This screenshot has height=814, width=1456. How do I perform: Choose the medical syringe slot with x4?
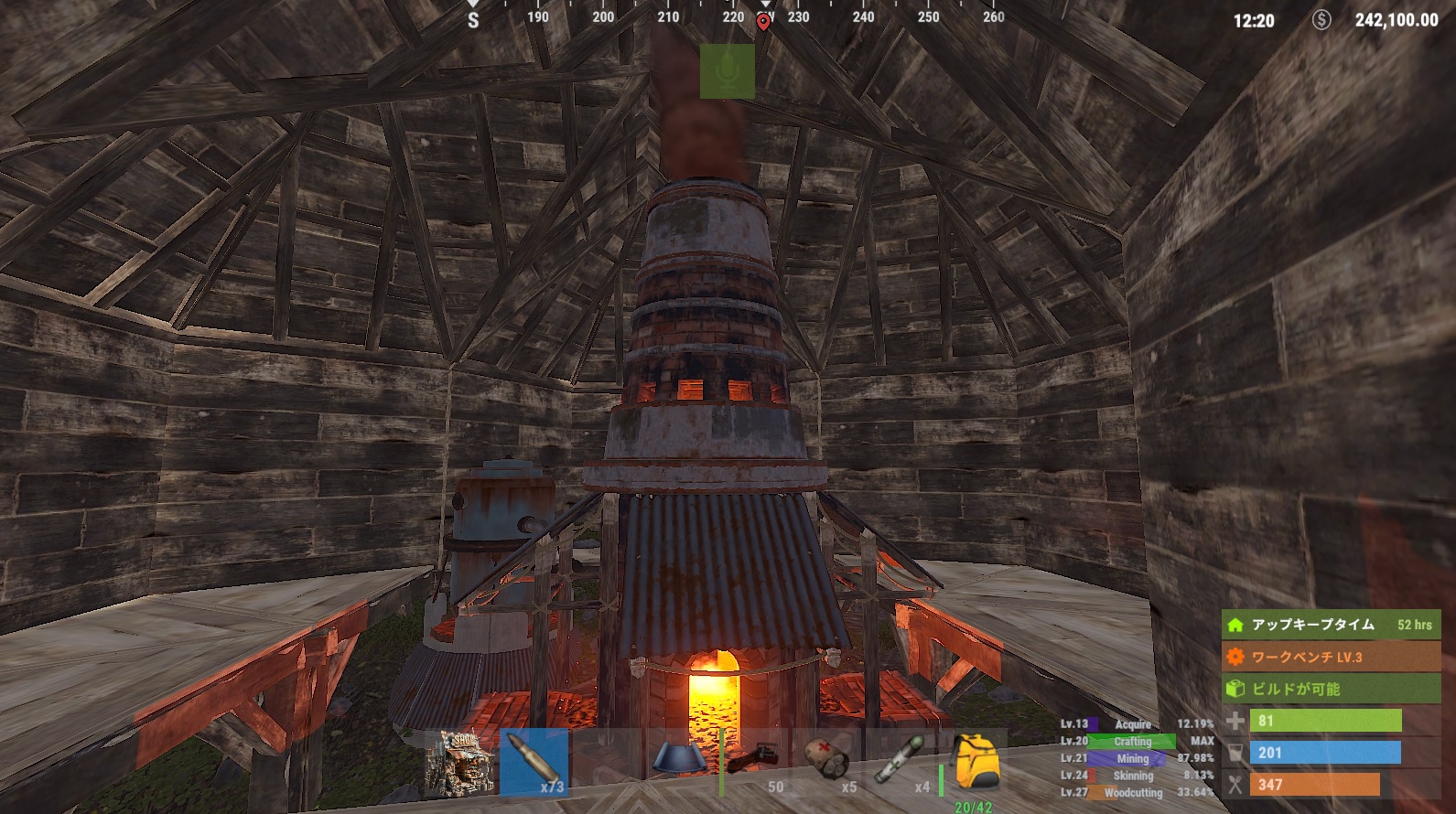tap(901, 761)
